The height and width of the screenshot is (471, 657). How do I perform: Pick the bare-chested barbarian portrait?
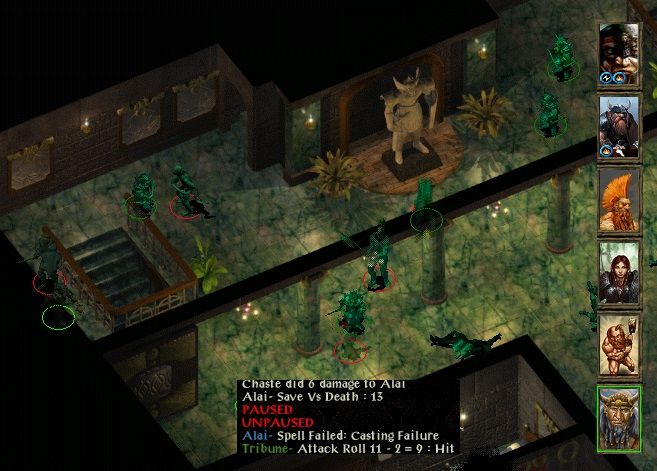pyautogui.click(x=619, y=343)
